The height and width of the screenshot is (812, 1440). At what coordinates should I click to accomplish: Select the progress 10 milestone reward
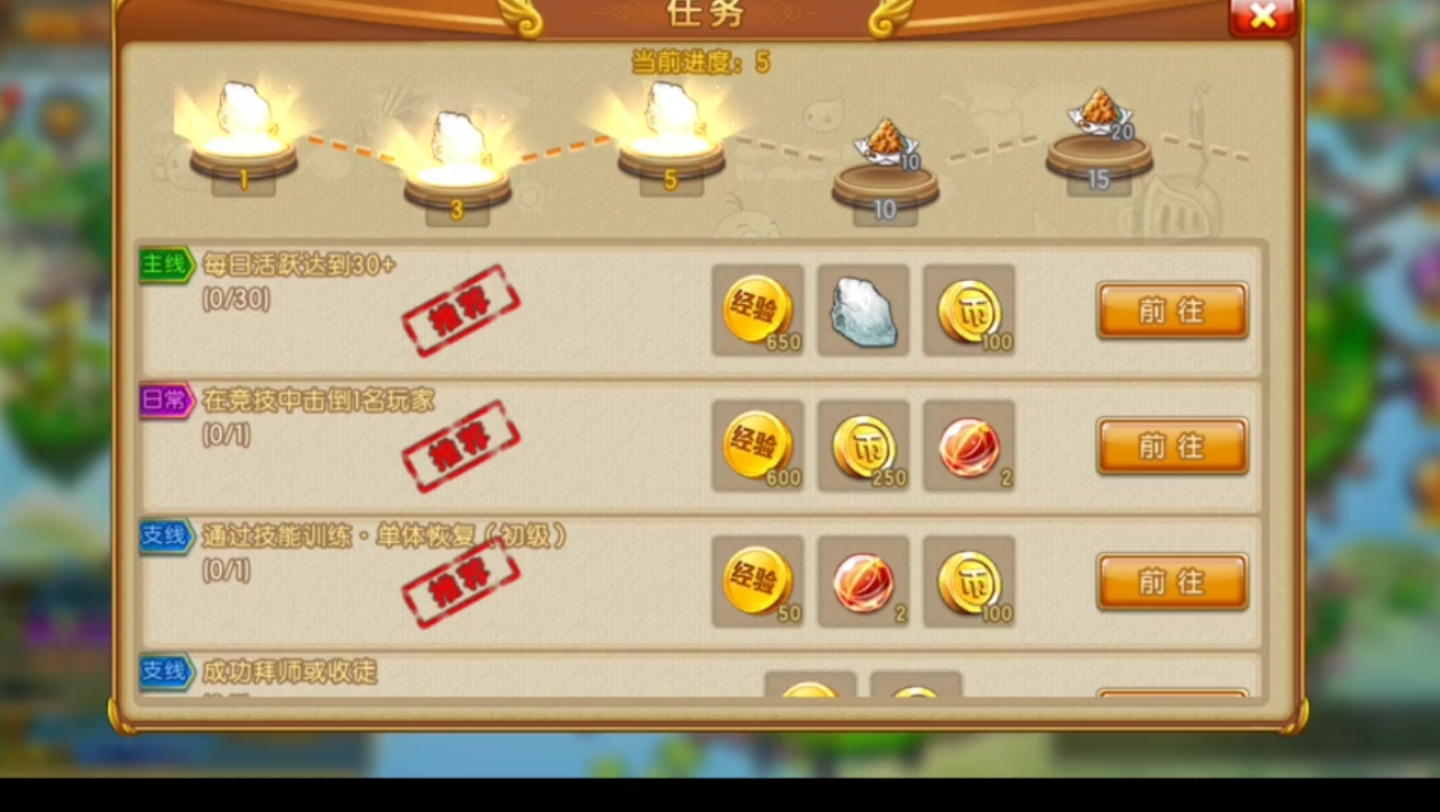pyautogui.click(x=885, y=155)
